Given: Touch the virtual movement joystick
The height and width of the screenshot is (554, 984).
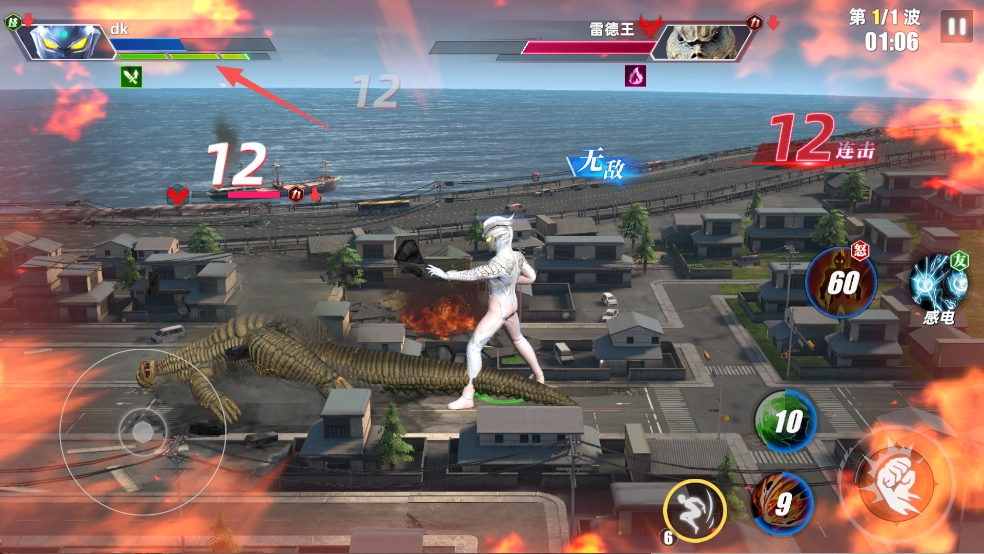Looking at the screenshot, I should click(143, 432).
